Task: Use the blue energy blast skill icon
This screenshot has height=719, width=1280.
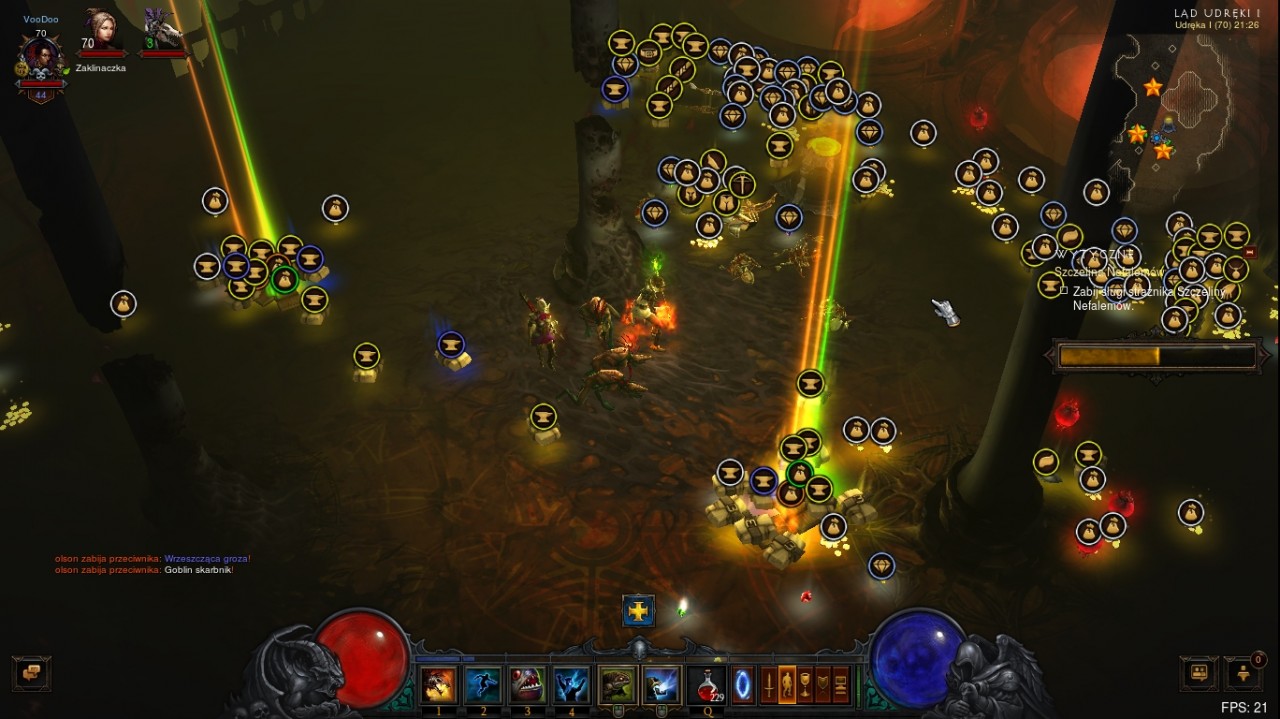Action: pos(661,685)
